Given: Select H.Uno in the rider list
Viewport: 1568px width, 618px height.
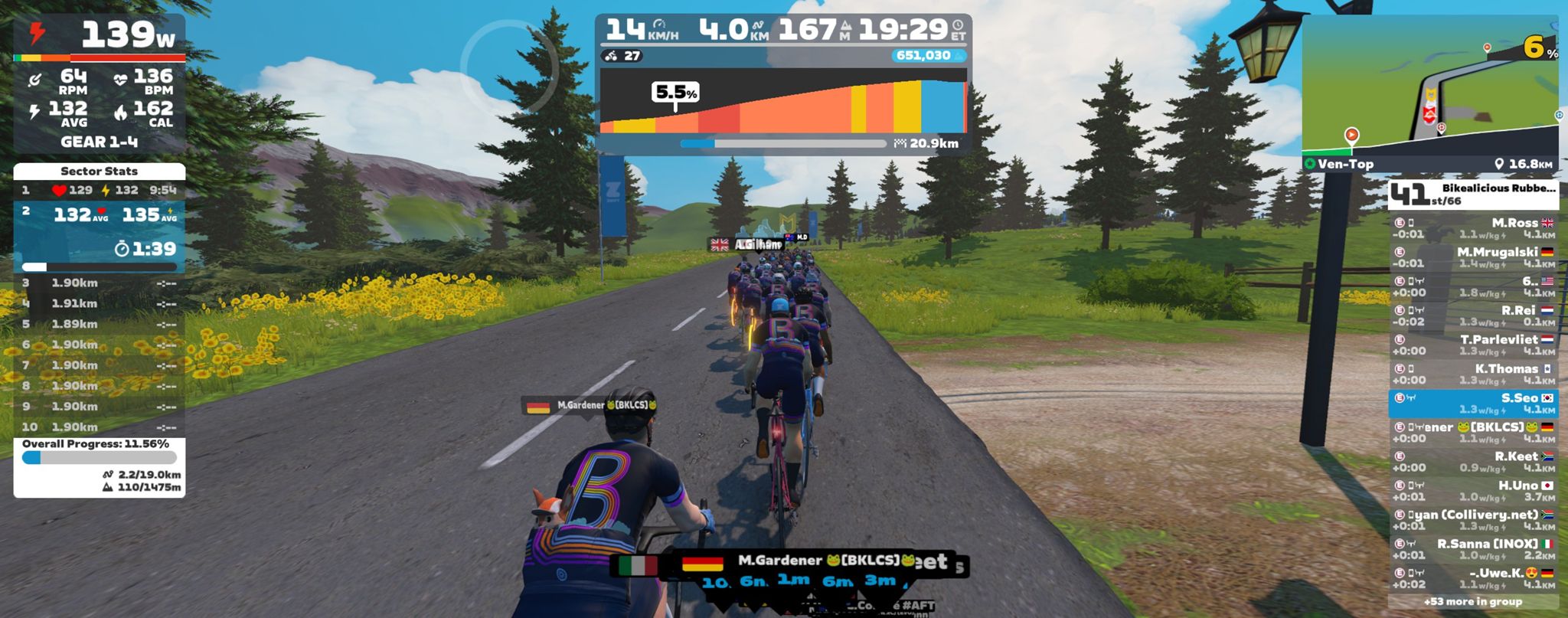Looking at the screenshot, I should (1472, 490).
